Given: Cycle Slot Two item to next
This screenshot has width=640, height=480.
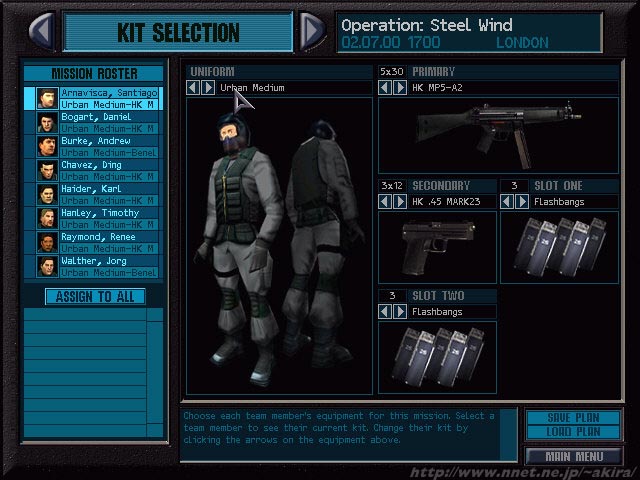Looking at the screenshot, I should point(399,312).
